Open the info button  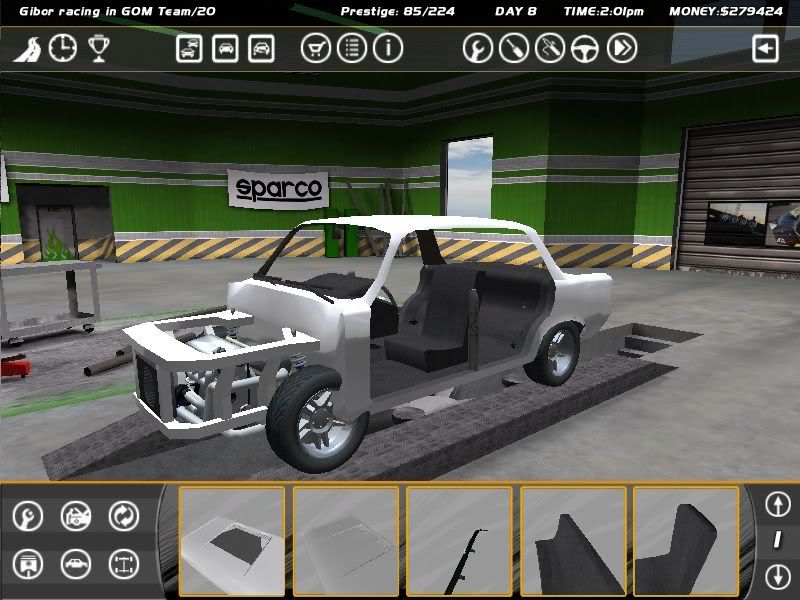[x=387, y=48]
